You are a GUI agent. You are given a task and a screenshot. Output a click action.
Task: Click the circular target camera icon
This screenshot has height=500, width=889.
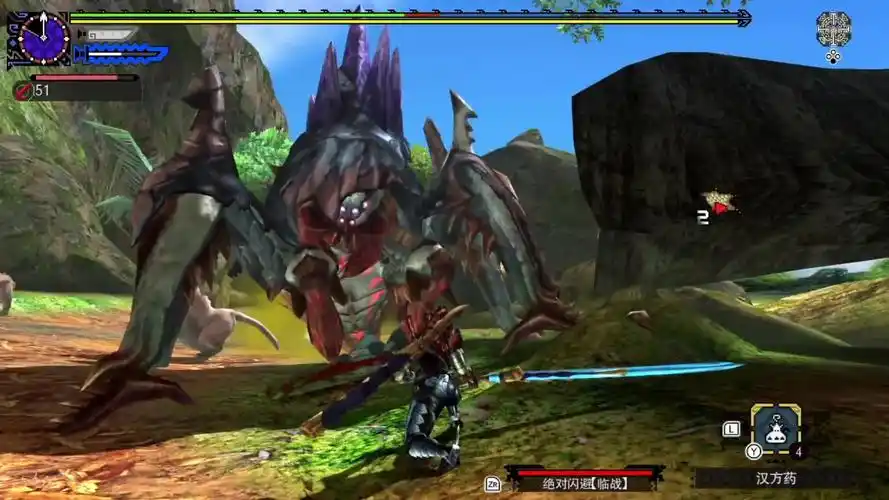tap(833, 29)
